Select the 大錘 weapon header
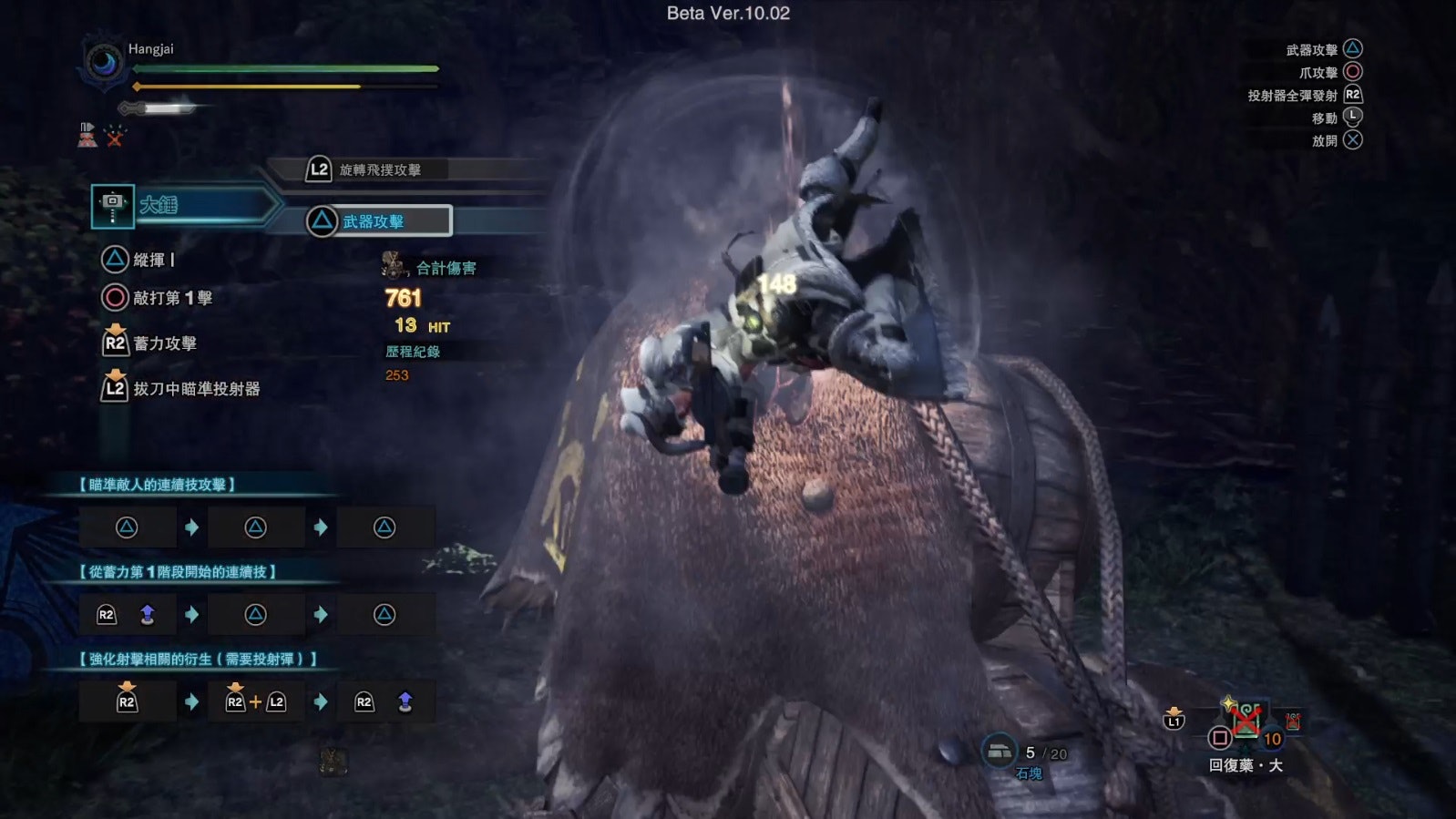1456x819 pixels. click(182, 205)
